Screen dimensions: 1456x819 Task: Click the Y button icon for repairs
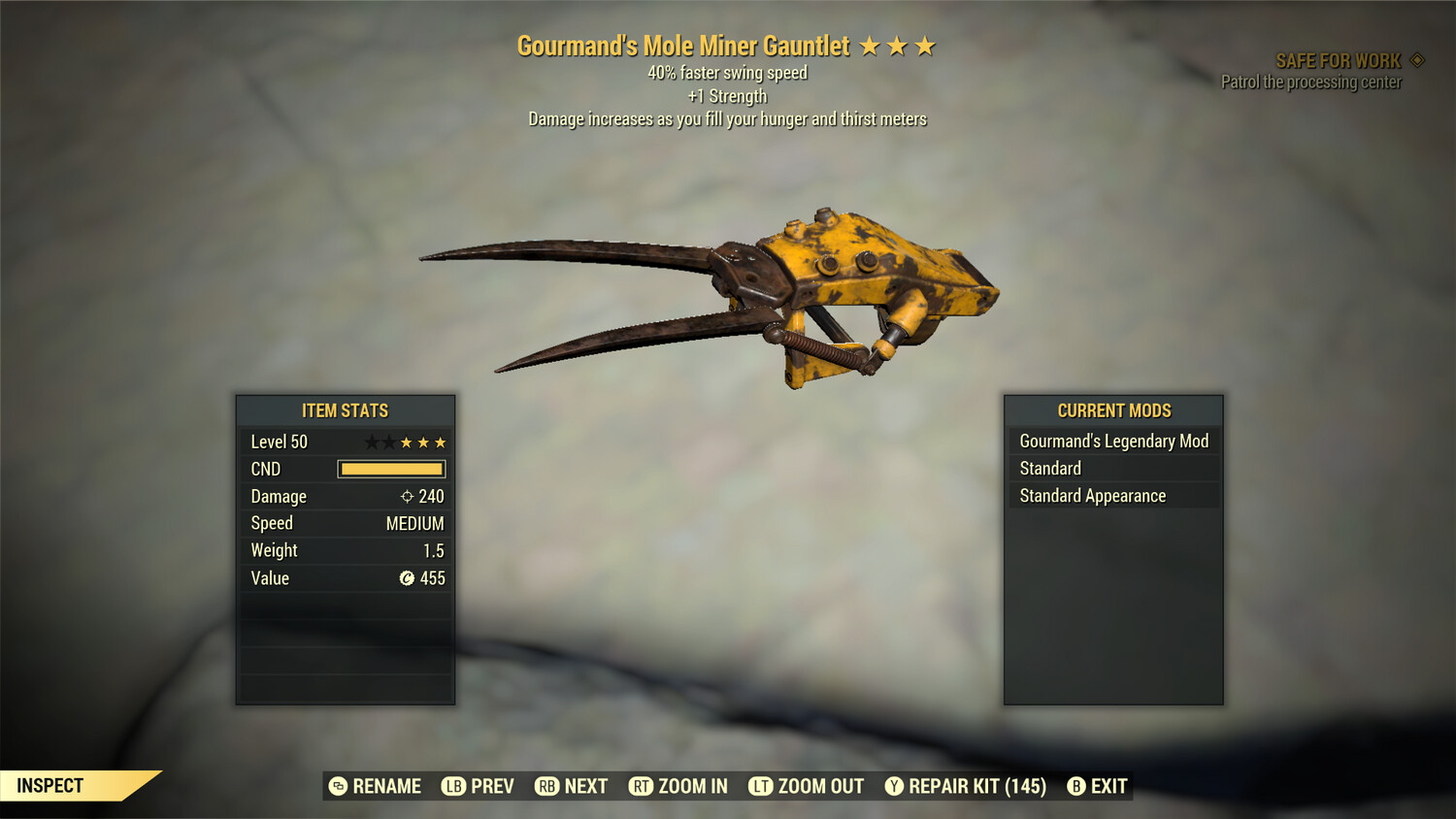896,786
